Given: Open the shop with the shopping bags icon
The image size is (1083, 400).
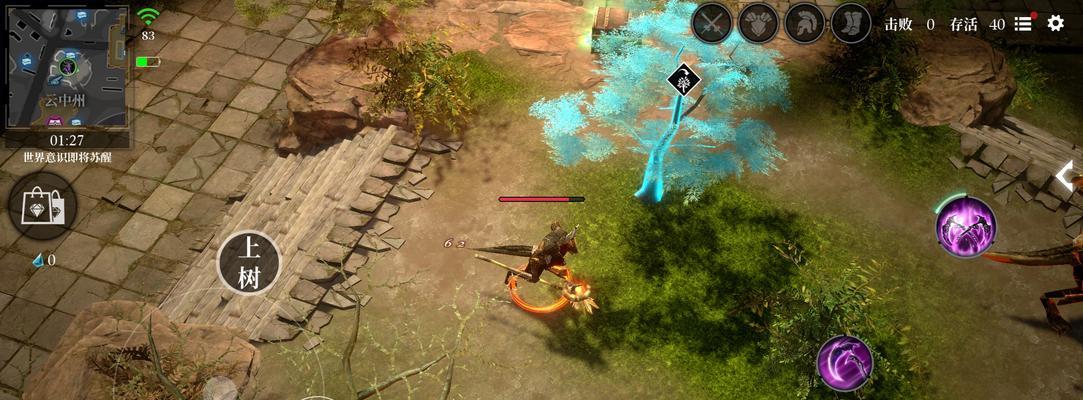Looking at the screenshot, I should pyautogui.click(x=42, y=206).
